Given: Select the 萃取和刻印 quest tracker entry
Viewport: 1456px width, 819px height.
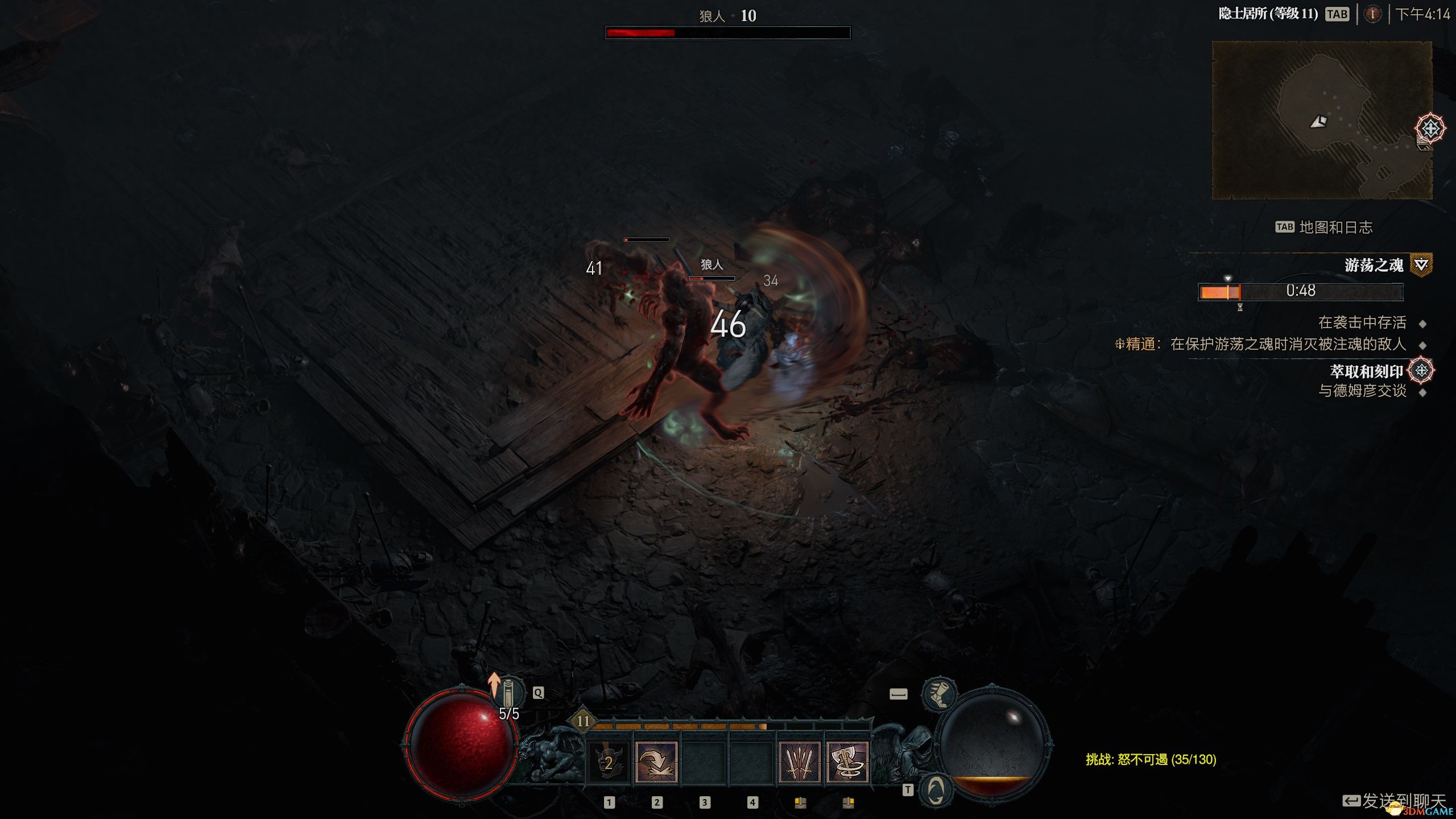Looking at the screenshot, I should coord(1366,371).
